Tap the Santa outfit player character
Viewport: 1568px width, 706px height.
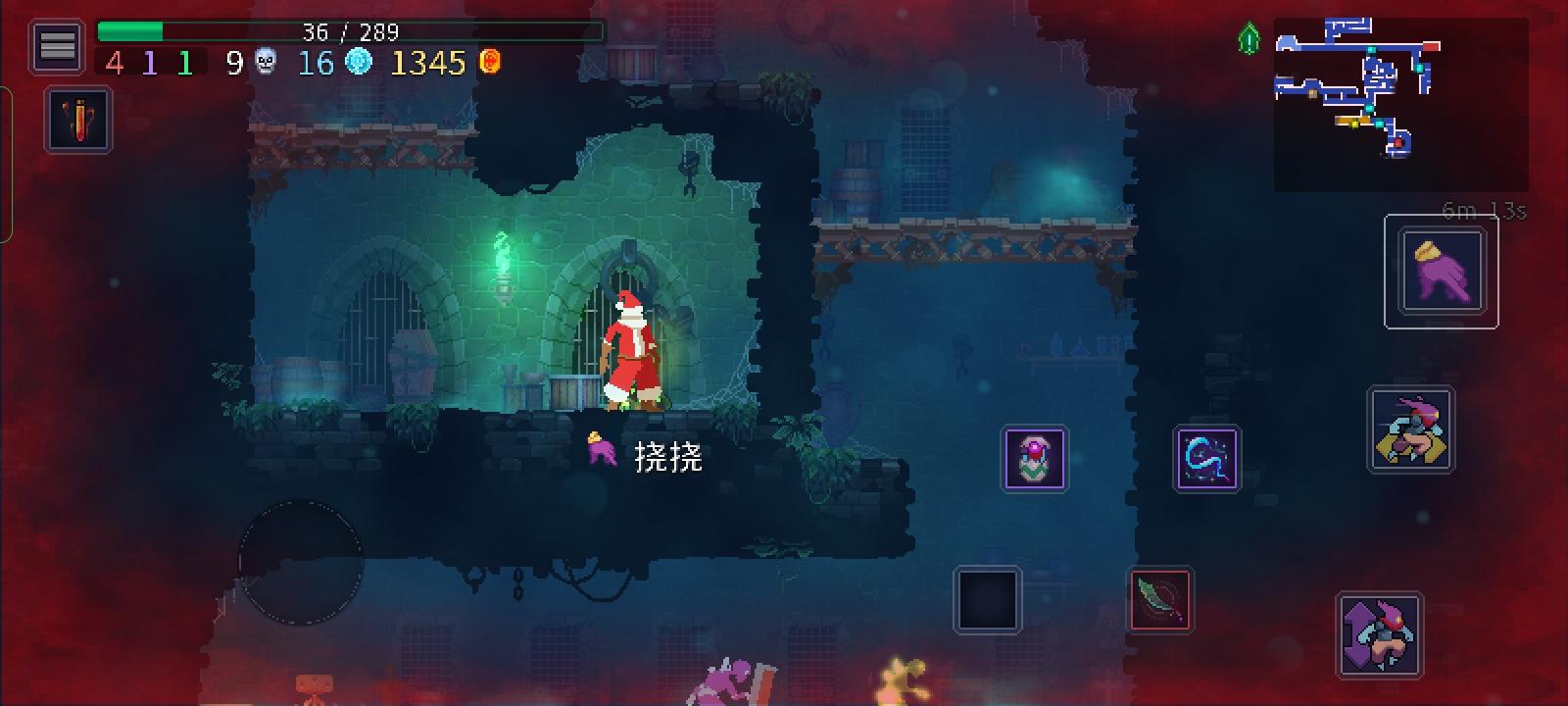click(632, 348)
